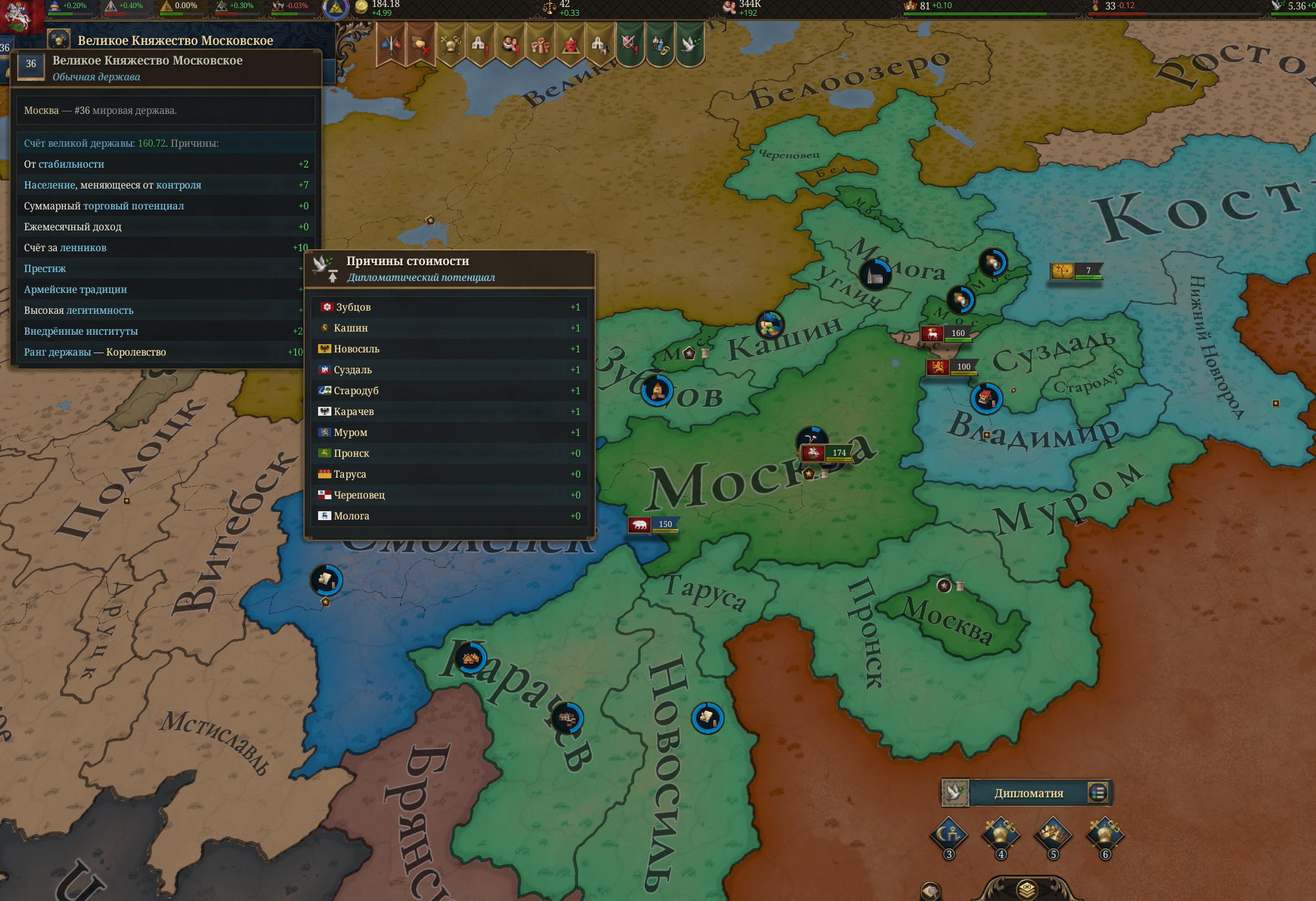This screenshot has height=901, width=1316.
Task: Select the crown map mode numbered 5
Action: 1053,835
